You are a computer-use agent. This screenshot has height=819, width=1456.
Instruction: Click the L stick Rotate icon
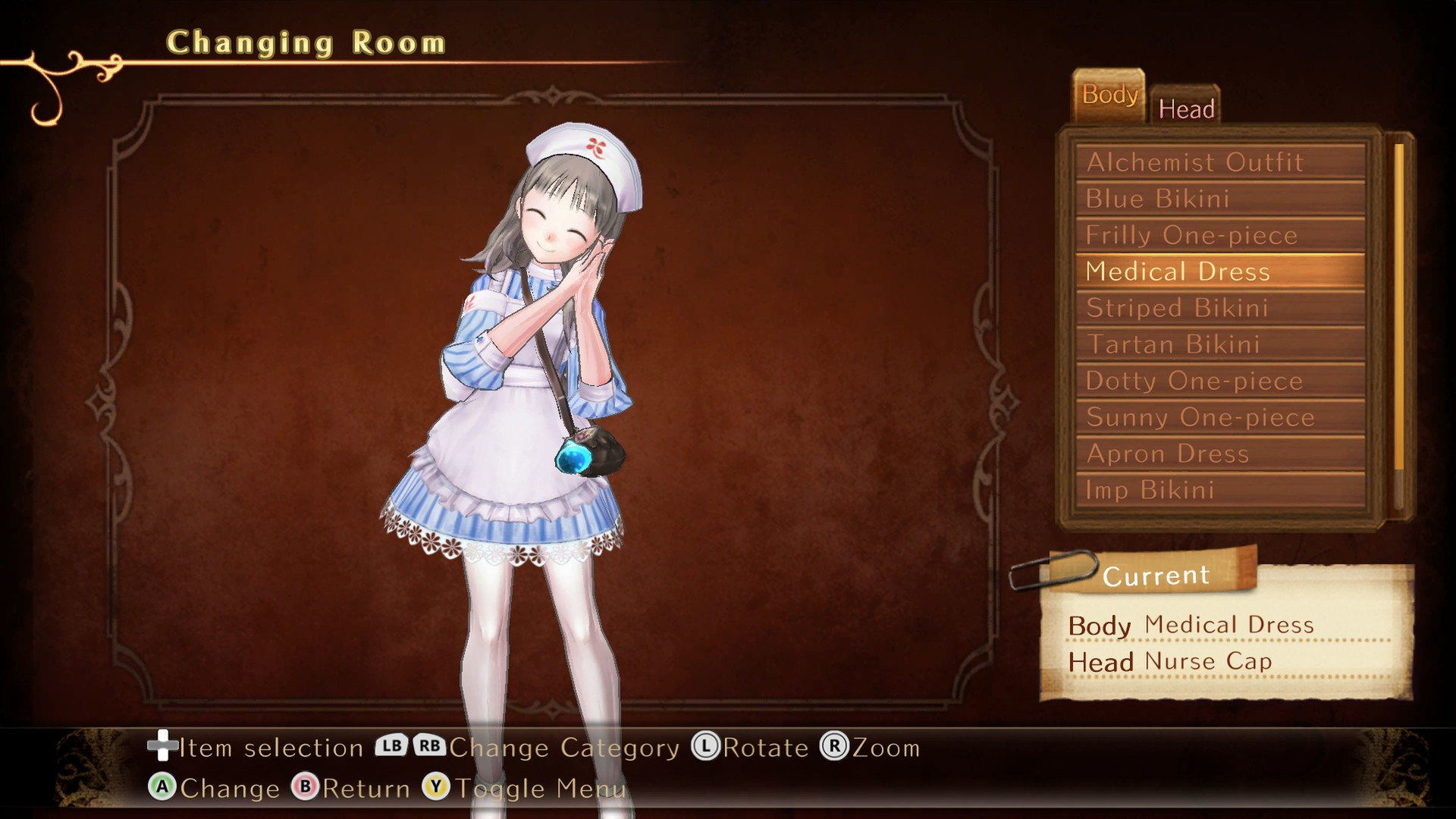point(709,747)
